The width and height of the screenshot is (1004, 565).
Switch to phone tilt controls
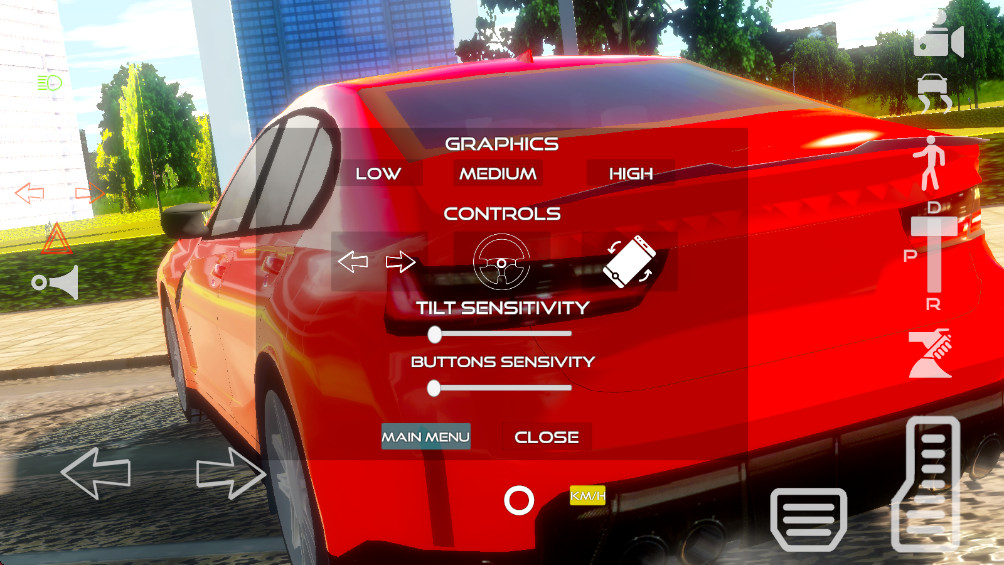pos(630,262)
